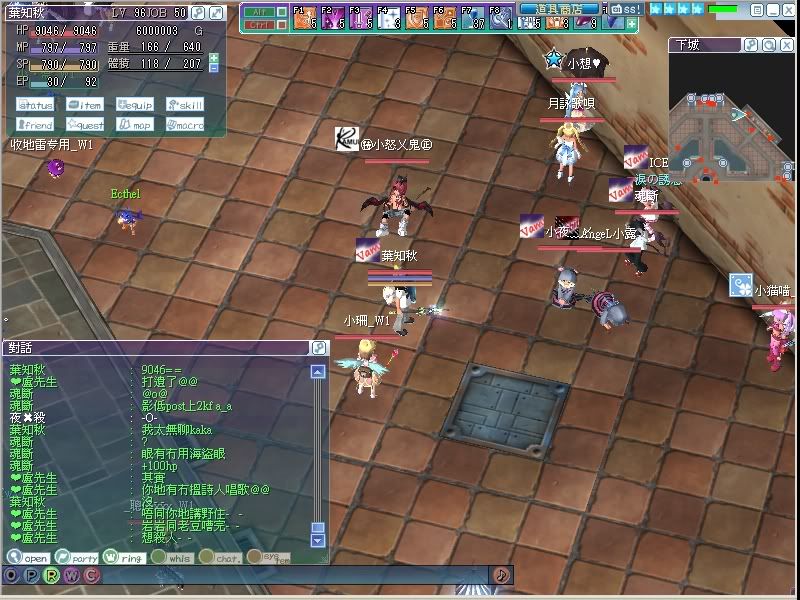Open the map button in status panel

pyautogui.click(x=134, y=125)
